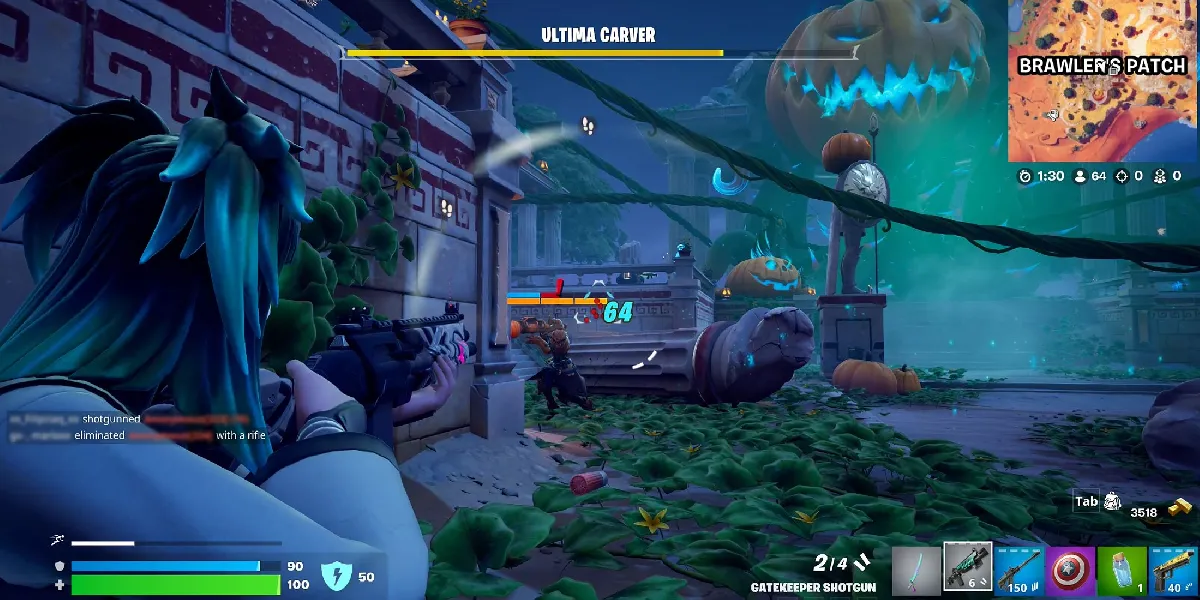Select the pickaxe sword slot
The height and width of the screenshot is (600, 1200).
(916, 571)
